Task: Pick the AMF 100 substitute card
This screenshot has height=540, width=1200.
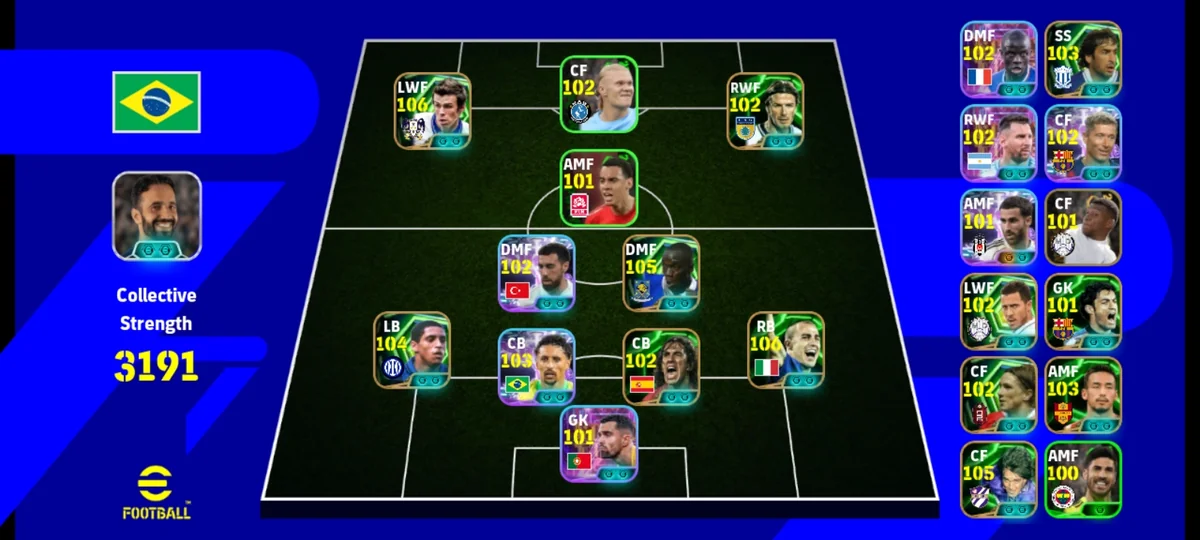Action: (1083, 479)
